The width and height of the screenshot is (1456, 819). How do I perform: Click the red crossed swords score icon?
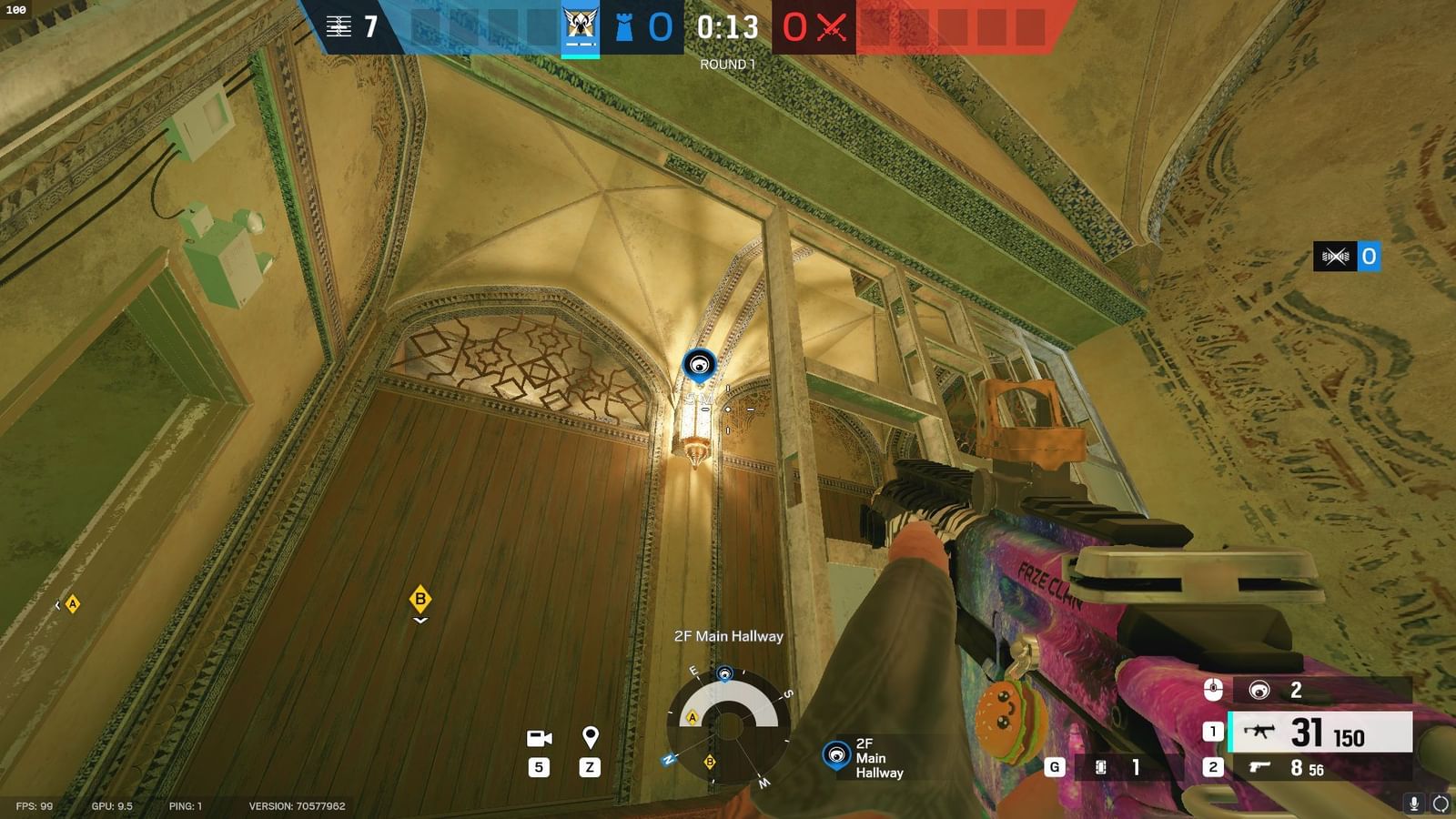coord(831,28)
